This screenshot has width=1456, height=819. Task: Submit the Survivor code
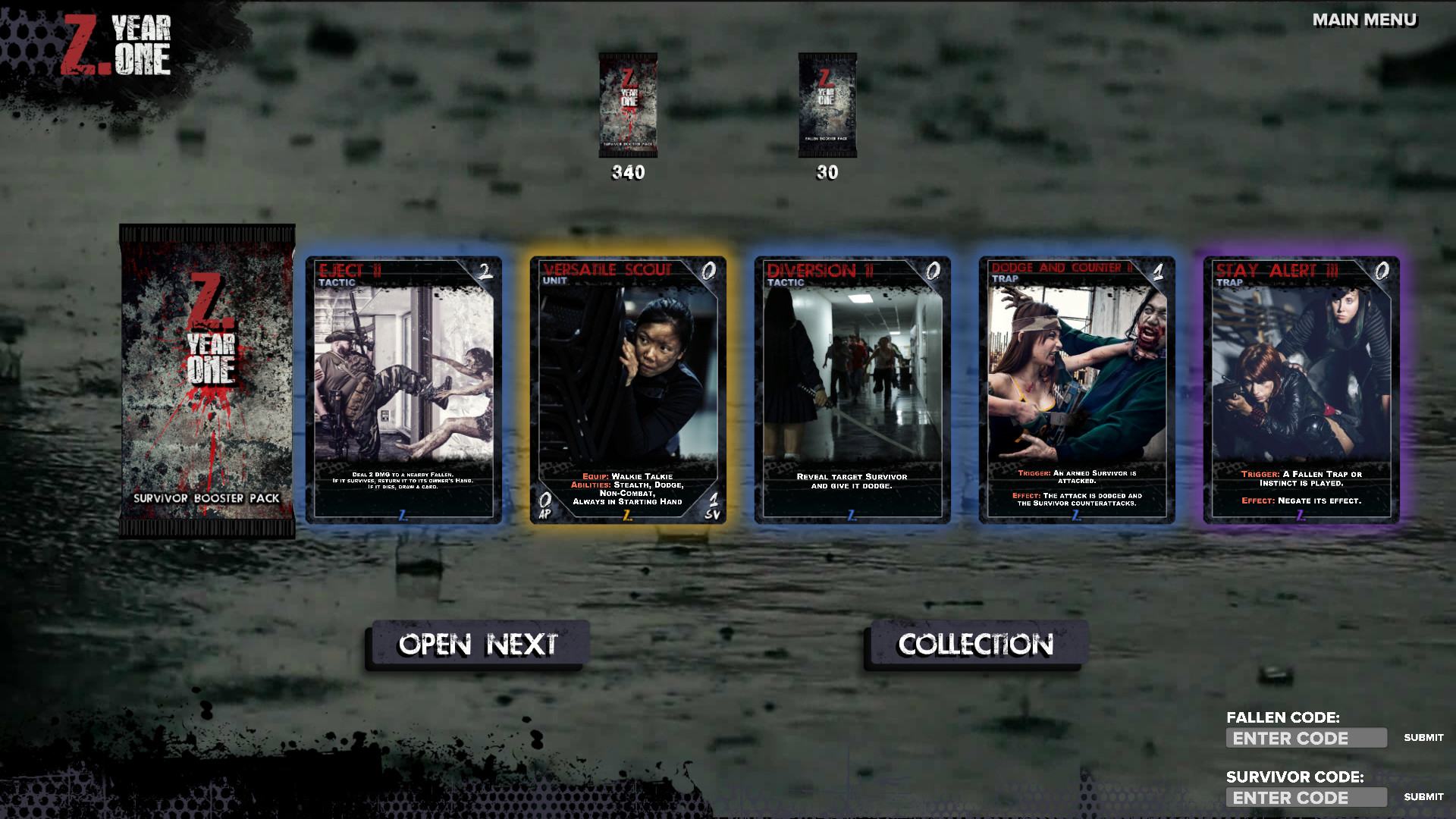pyautogui.click(x=1423, y=797)
